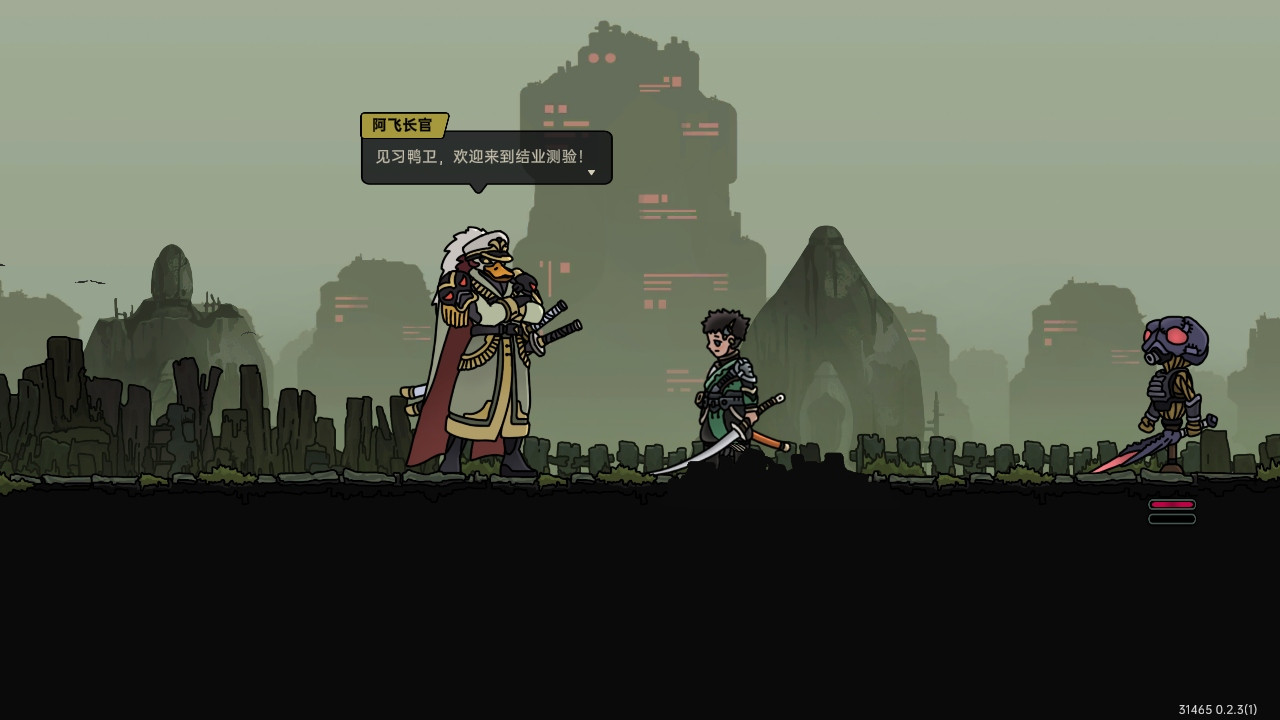Click the empty second bar below the health bar
Image resolution: width=1280 pixels, height=720 pixels.
[x=1171, y=517]
